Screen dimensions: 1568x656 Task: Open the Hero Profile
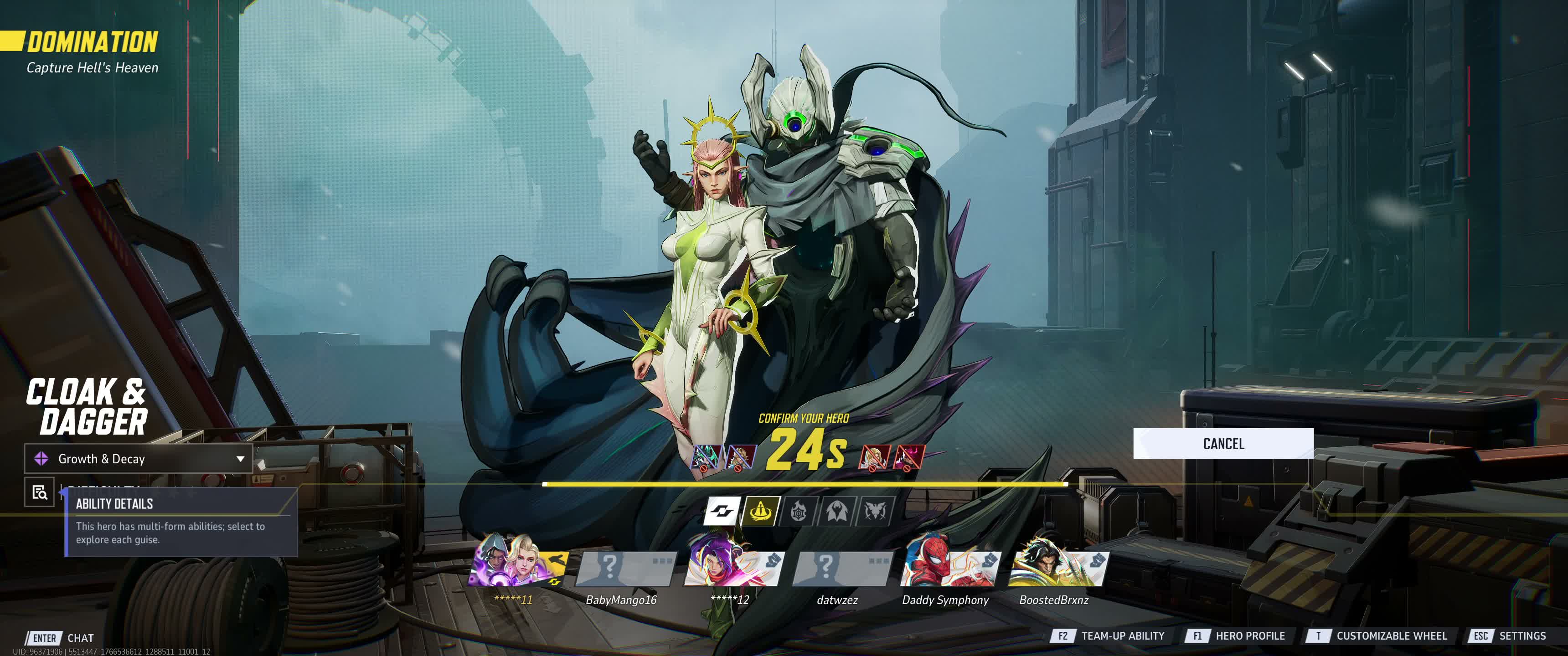click(1236, 636)
